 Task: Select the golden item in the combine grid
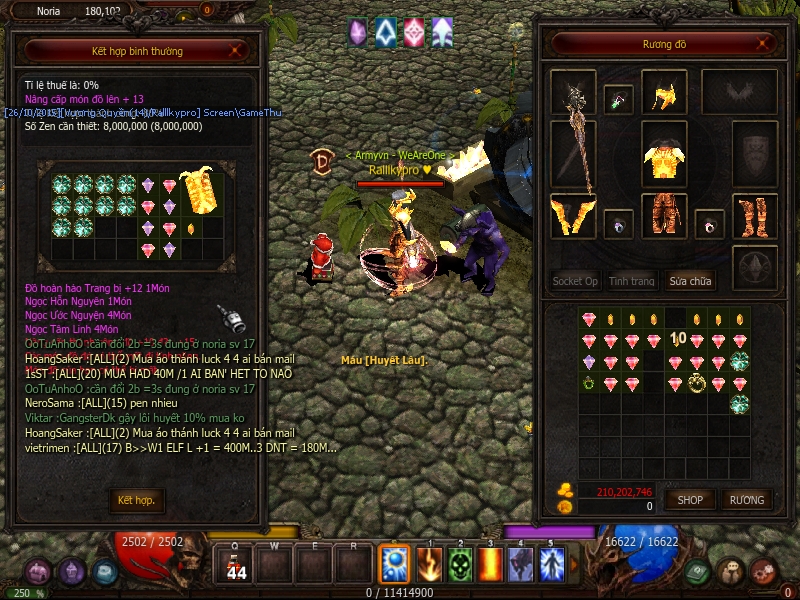point(200,190)
